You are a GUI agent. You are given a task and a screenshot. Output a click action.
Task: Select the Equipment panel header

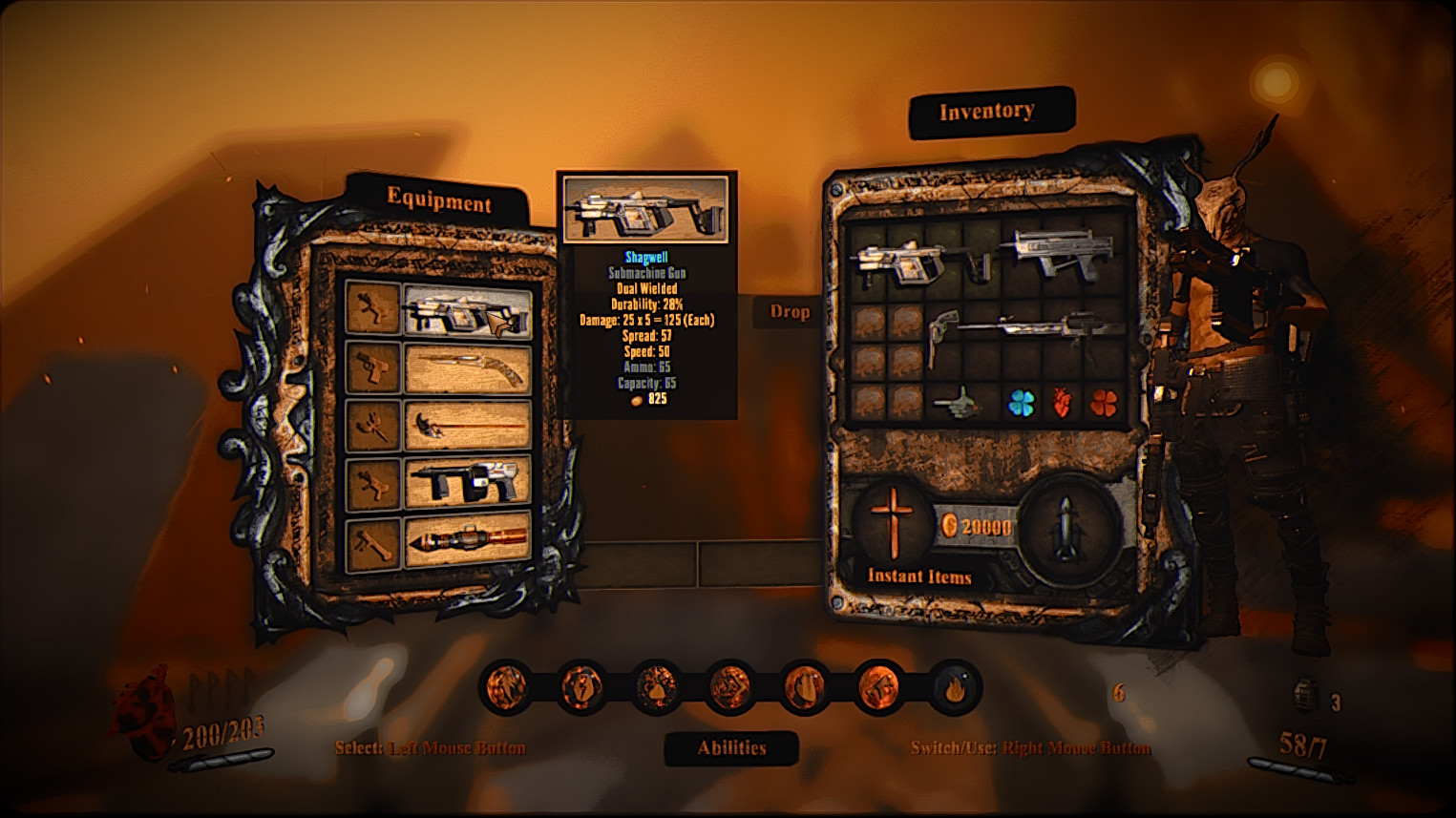click(x=438, y=200)
